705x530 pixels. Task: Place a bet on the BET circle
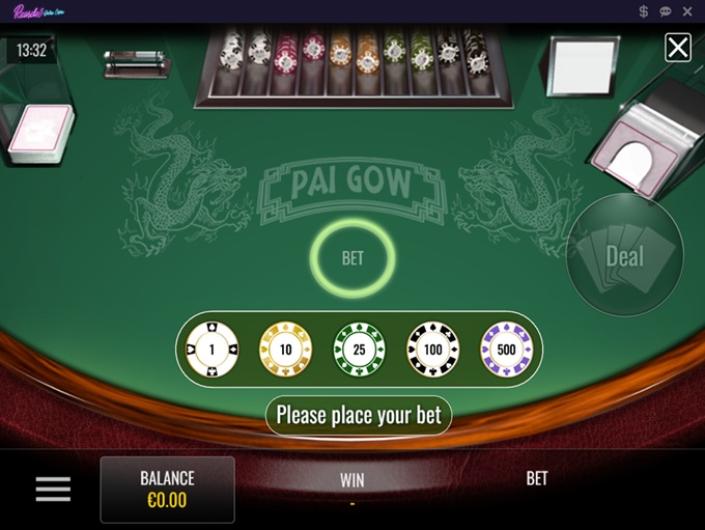[x=352, y=258]
